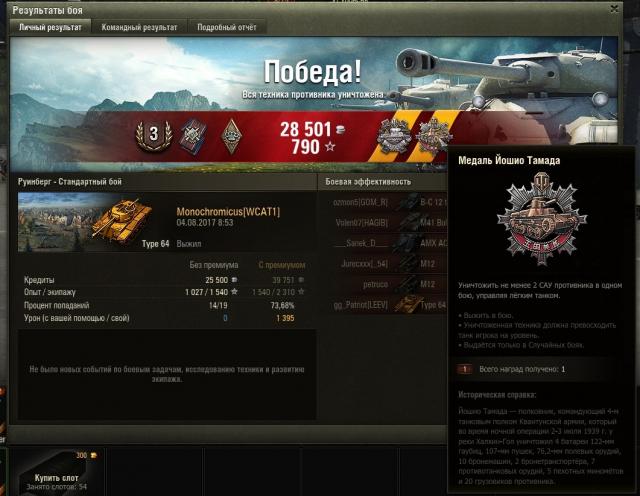The height and width of the screenshot is (496, 640).
Task: Click the Йошио Тамада medal on the ribbon
Action: (432, 135)
